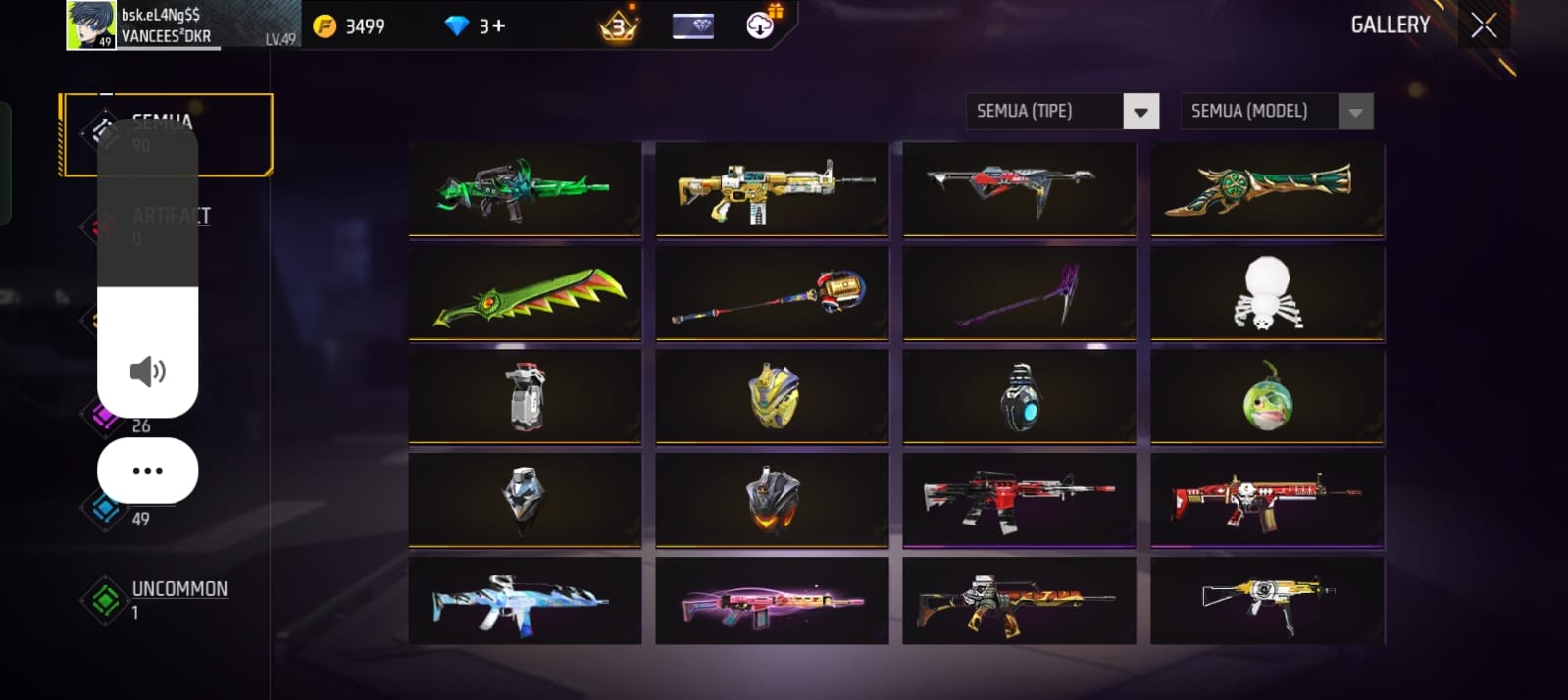The image size is (1568, 700).
Task: Open the Semua (Model) dropdown
Action: click(x=1355, y=112)
